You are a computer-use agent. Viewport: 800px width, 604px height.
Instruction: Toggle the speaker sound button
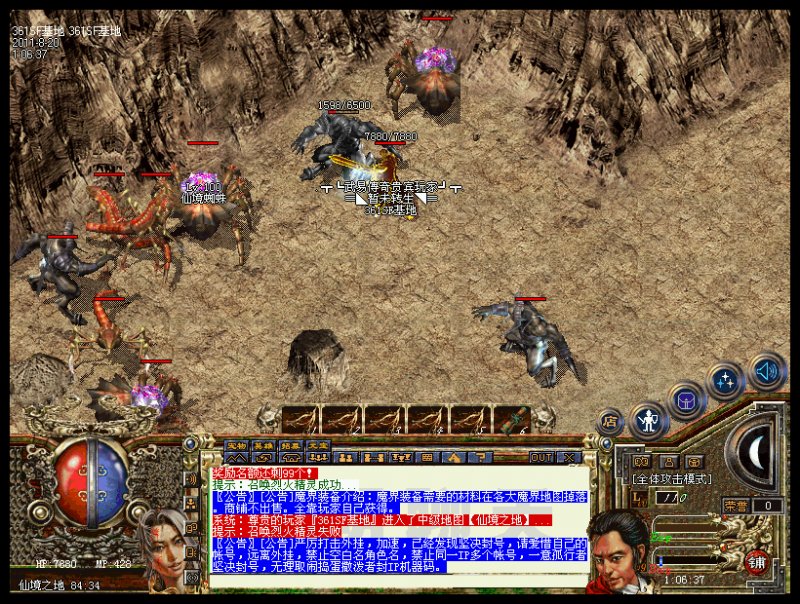(x=766, y=372)
